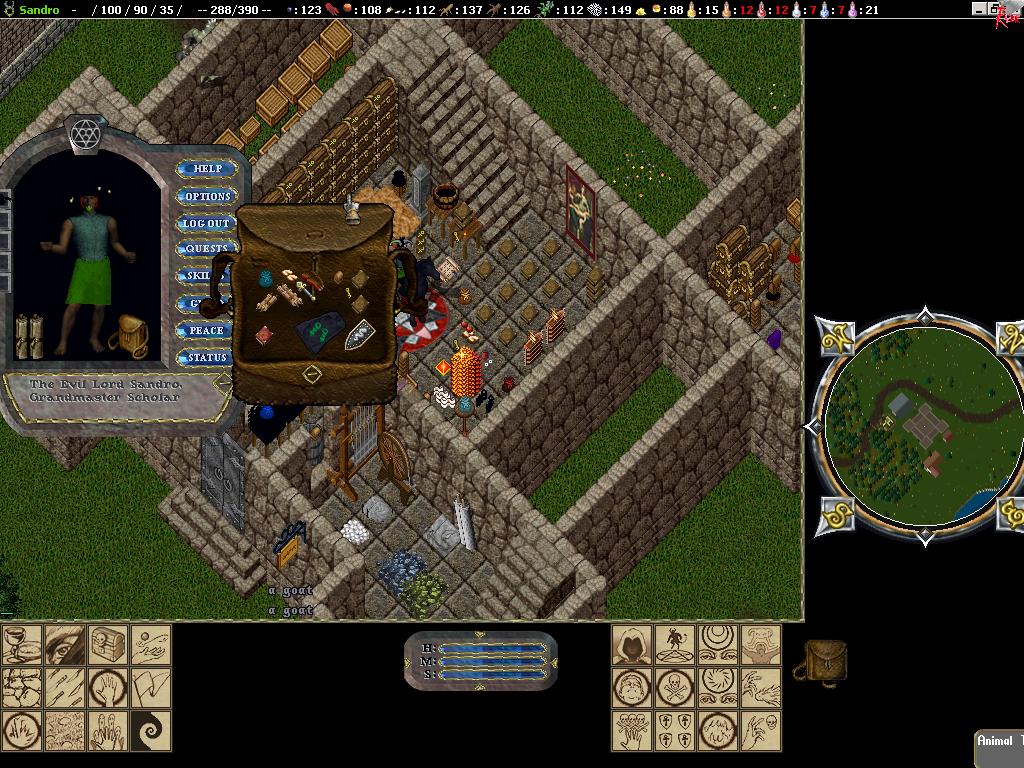This screenshot has height=768, width=1024.
Task: Select the serpent shield in the backpack
Action: point(359,334)
